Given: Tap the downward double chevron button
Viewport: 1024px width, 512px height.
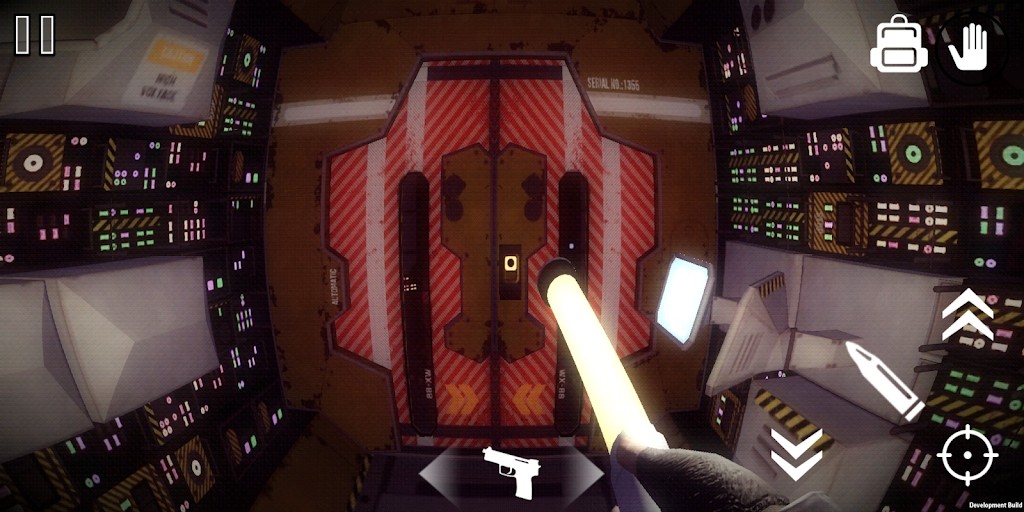Looking at the screenshot, I should click(x=796, y=452).
